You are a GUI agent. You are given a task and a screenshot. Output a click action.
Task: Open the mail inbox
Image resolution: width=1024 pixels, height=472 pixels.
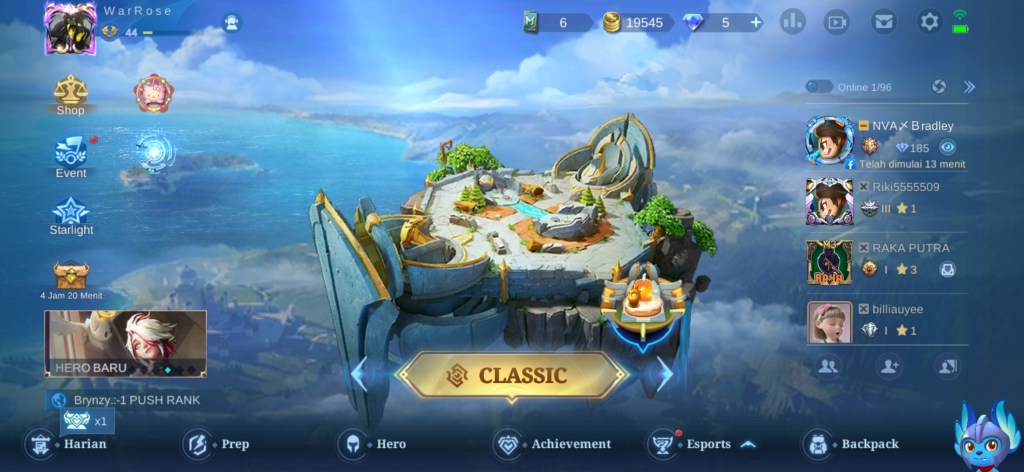[883, 21]
